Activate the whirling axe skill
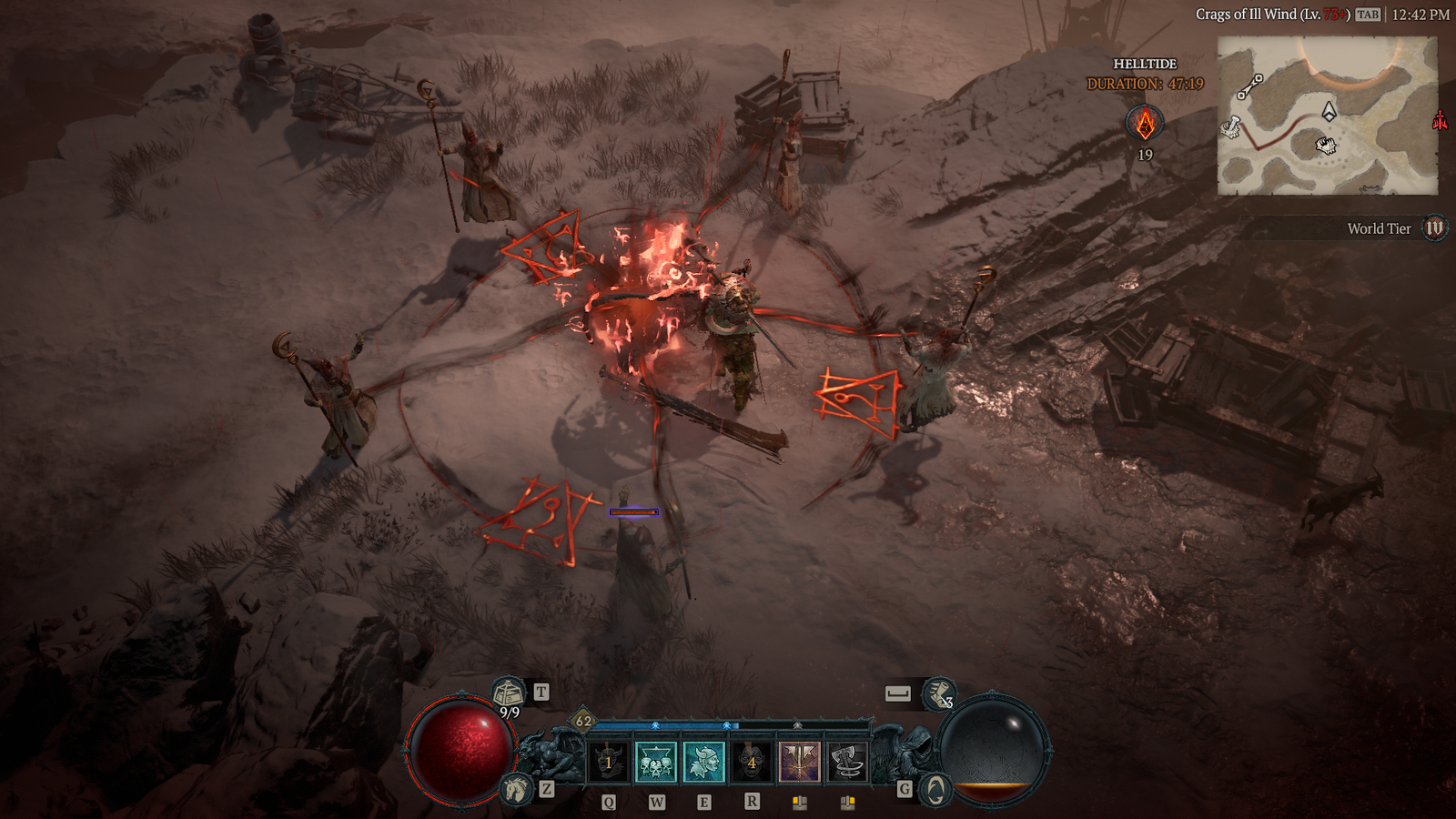The height and width of the screenshot is (819, 1456). coord(847,763)
